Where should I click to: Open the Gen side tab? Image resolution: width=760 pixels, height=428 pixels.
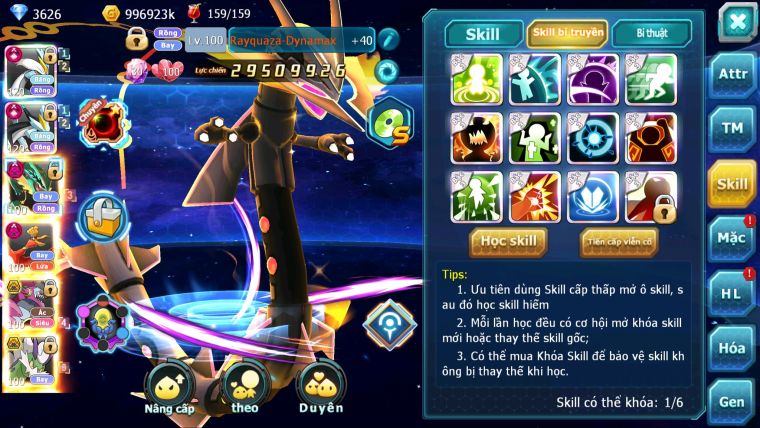tap(732, 401)
